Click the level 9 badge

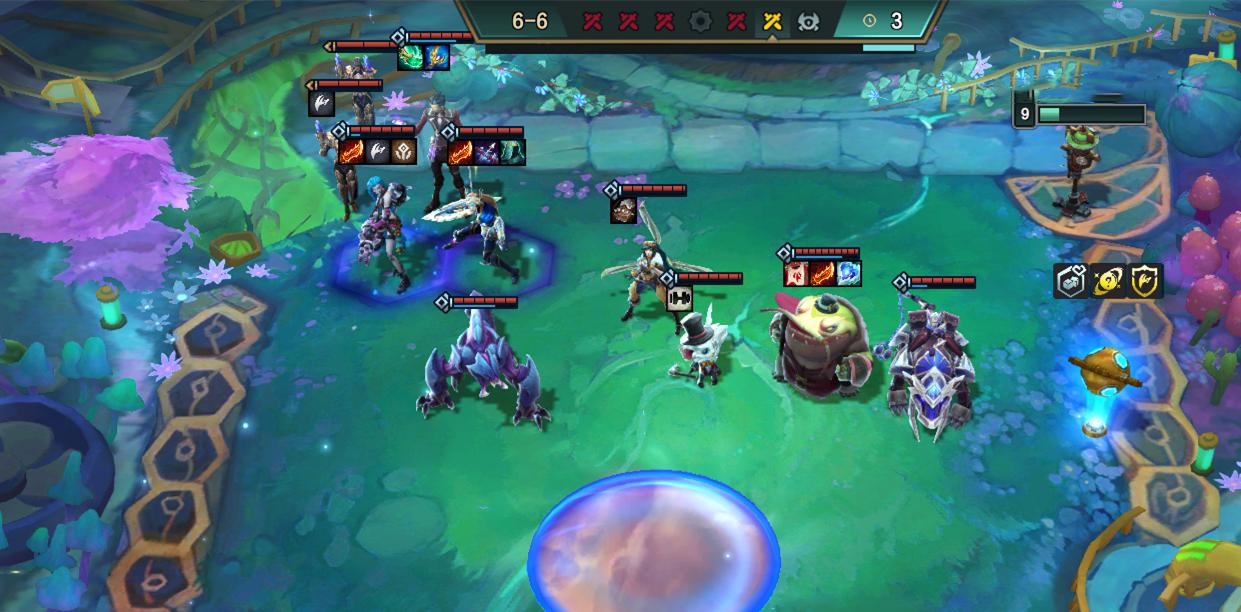coord(1024,114)
